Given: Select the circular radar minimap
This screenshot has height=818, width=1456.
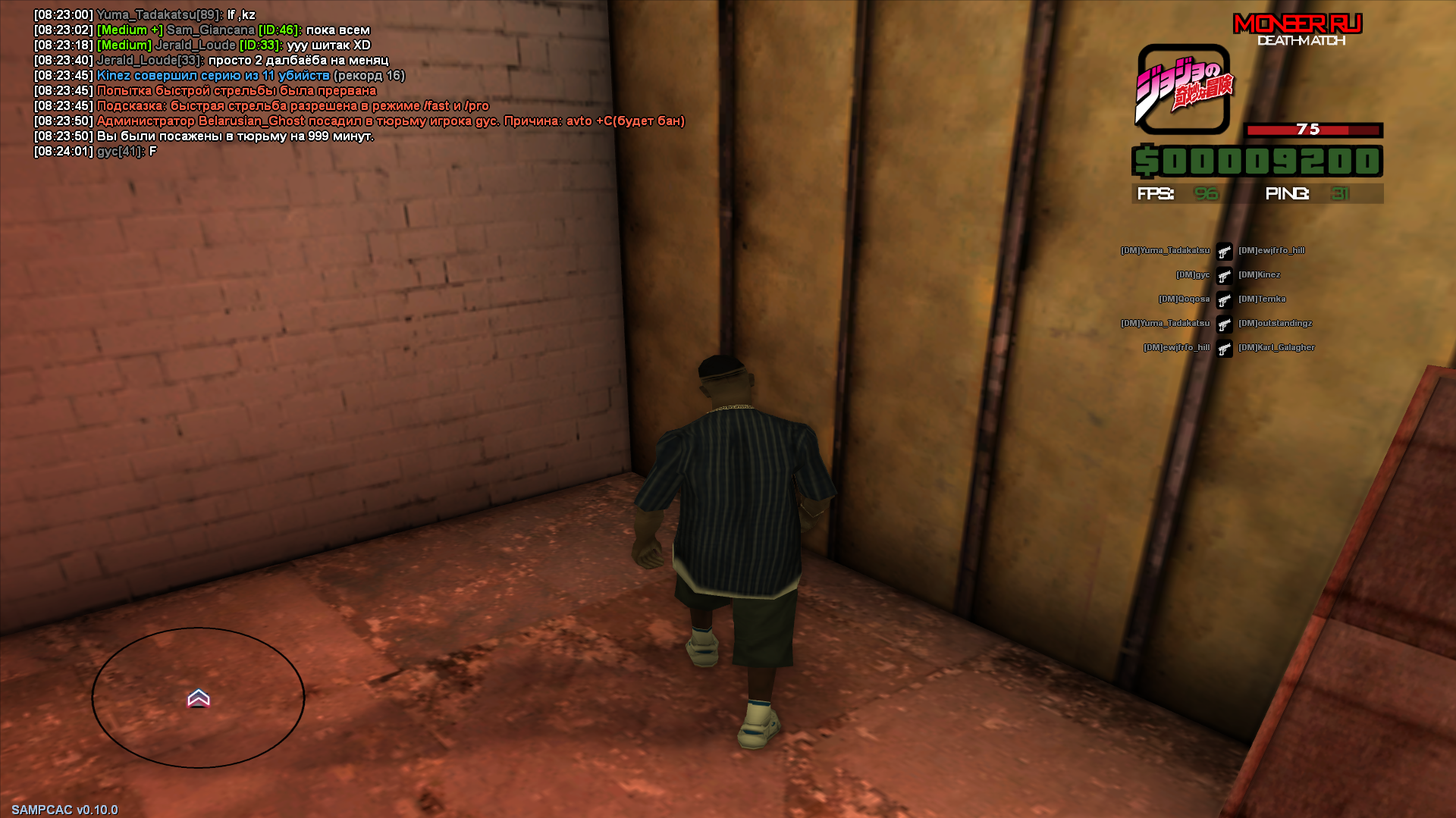Looking at the screenshot, I should pyautogui.click(x=198, y=697).
